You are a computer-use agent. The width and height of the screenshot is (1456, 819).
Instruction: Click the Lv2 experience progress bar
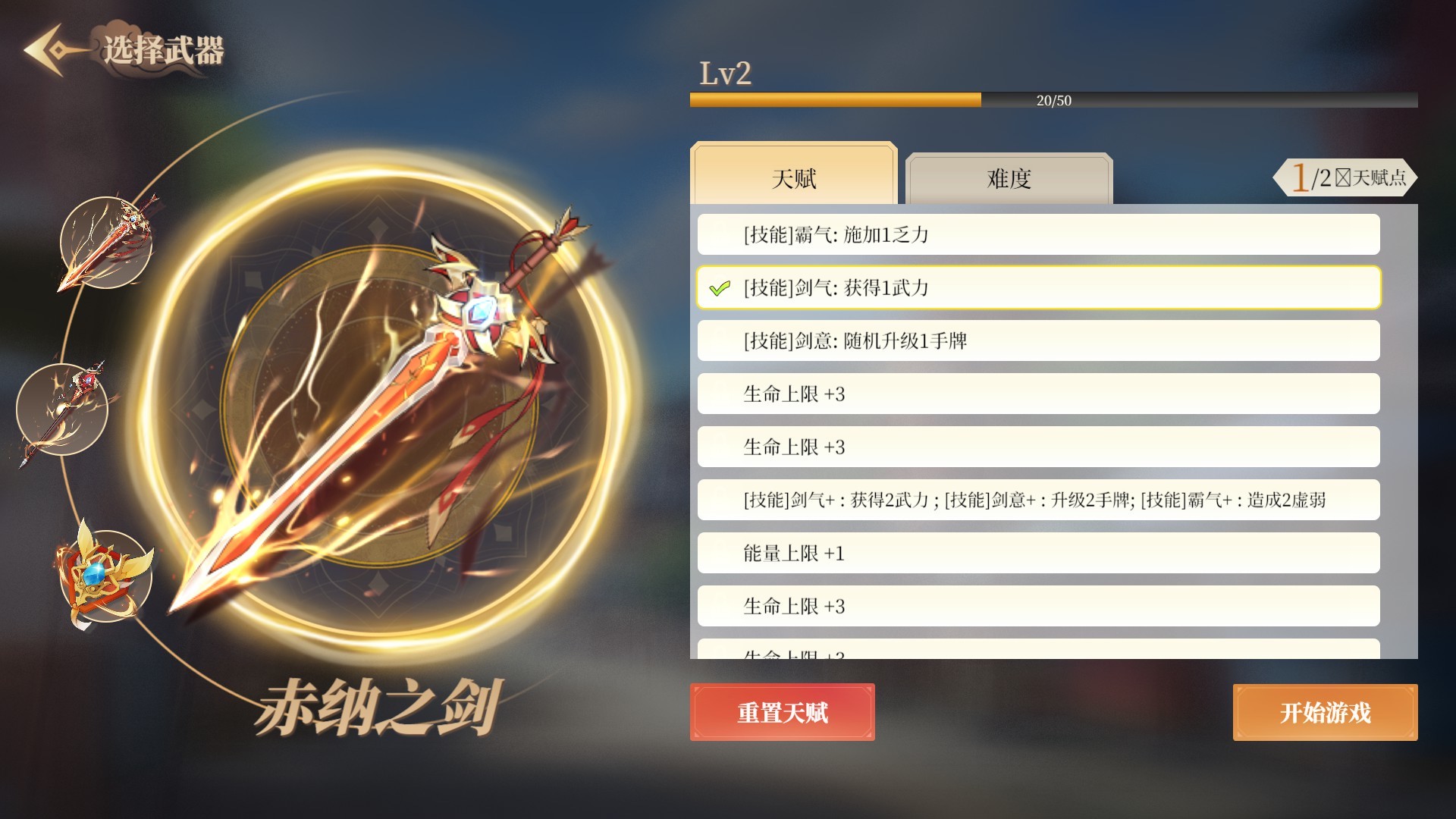click(x=1054, y=99)
